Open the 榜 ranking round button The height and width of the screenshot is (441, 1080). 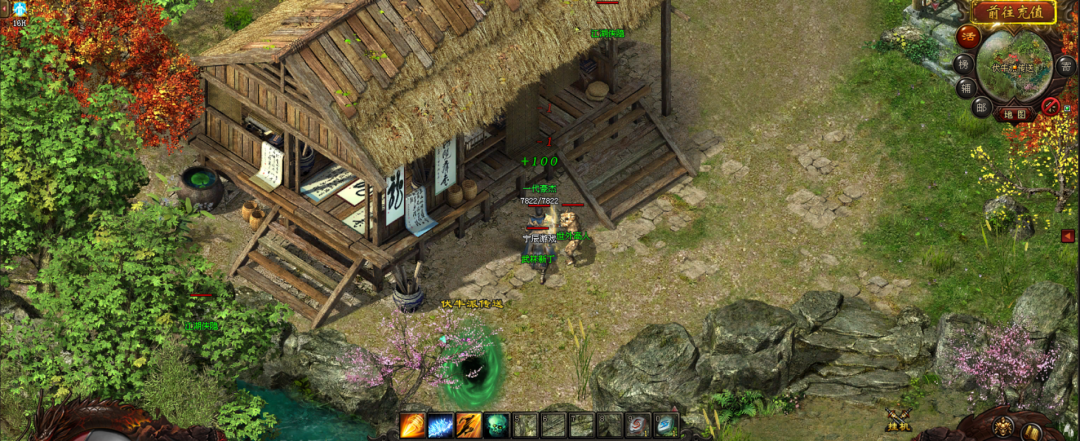(963, 63)
